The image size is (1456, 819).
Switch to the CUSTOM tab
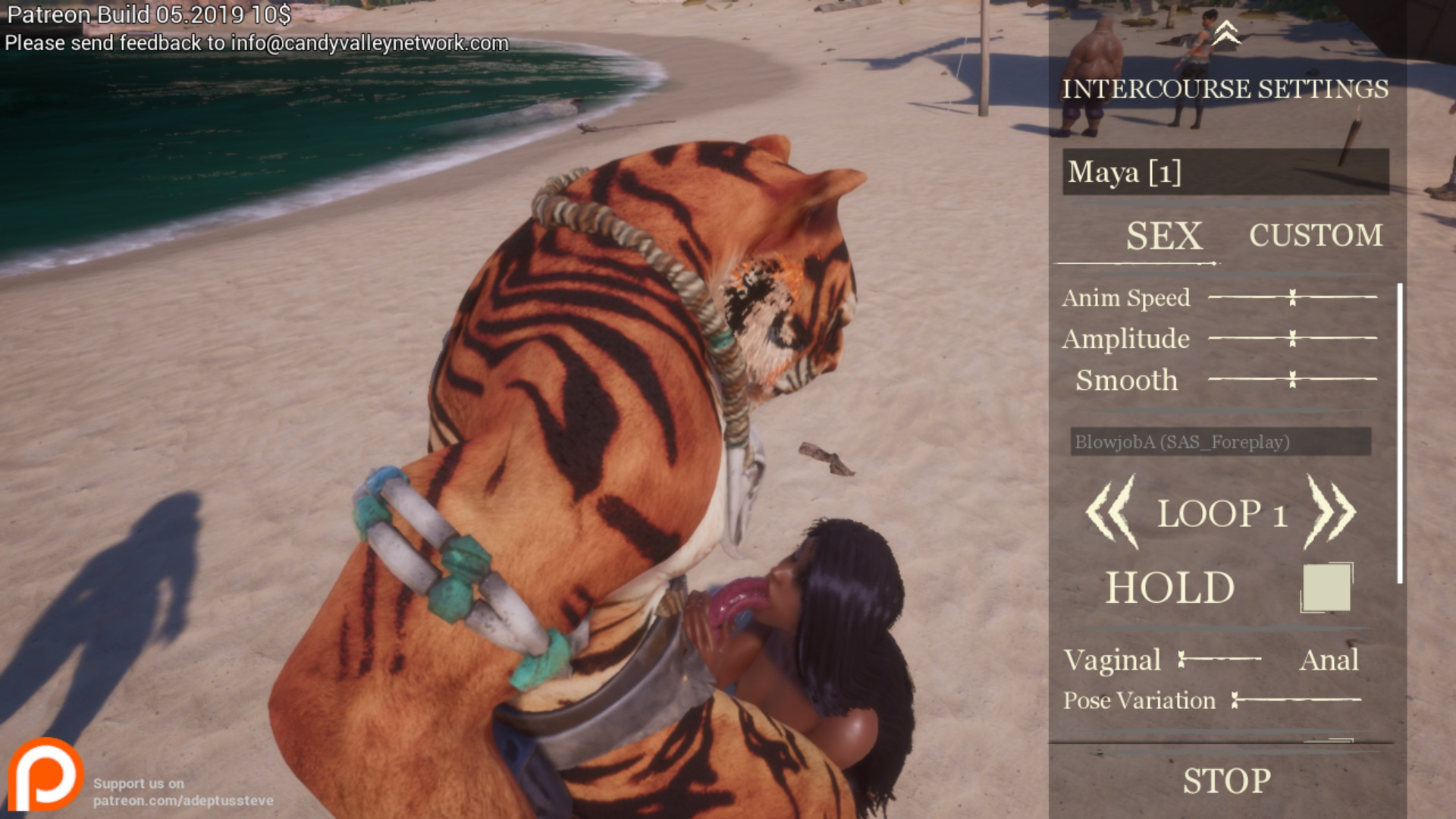1316,235
